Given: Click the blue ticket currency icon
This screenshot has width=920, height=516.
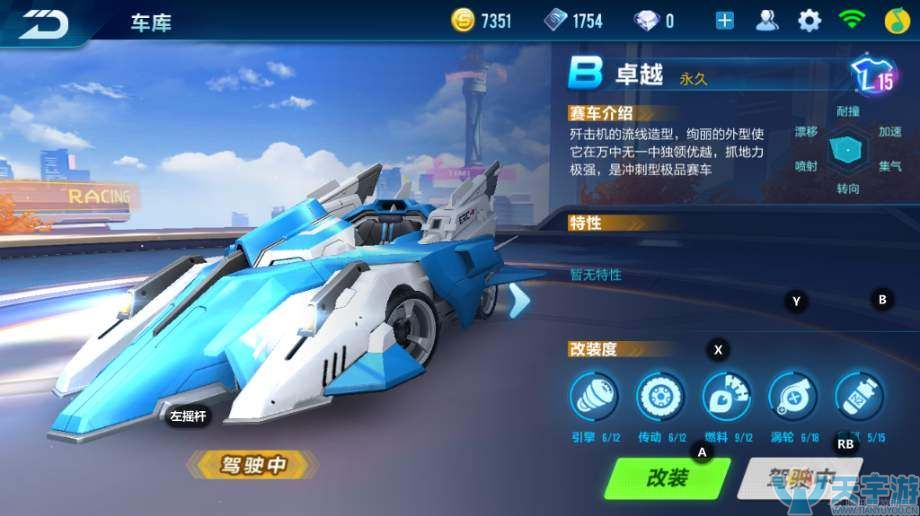Looking at the screenshot, I should coord(555,21).
